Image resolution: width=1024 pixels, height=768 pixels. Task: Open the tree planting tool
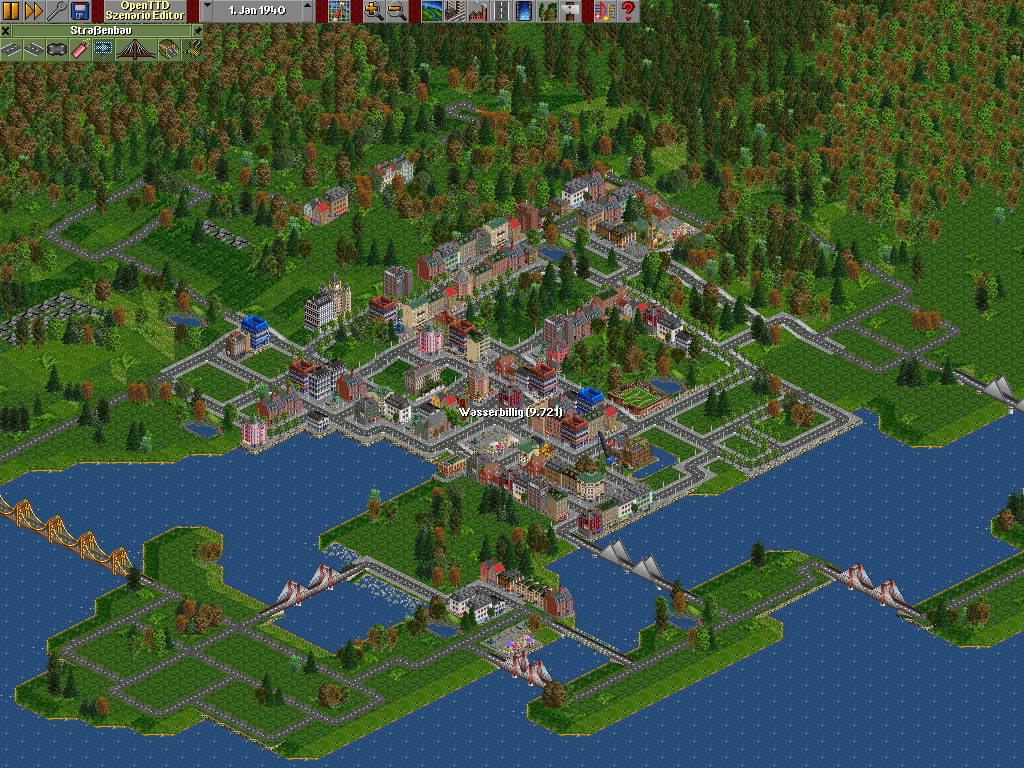pos(547,11)
